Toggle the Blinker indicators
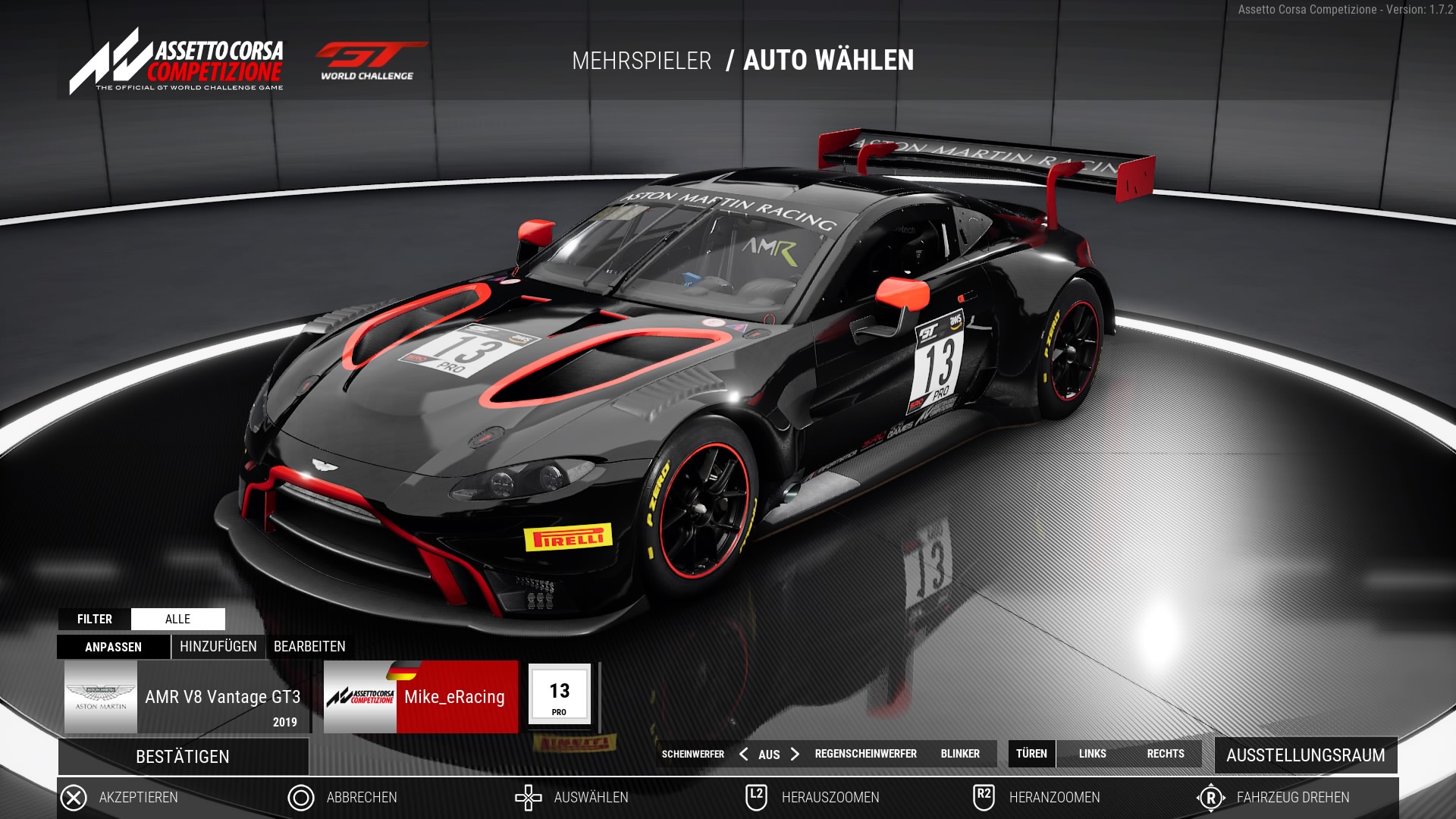The width and height of the screenshot is (1456, 819). [x=960, y=754]
